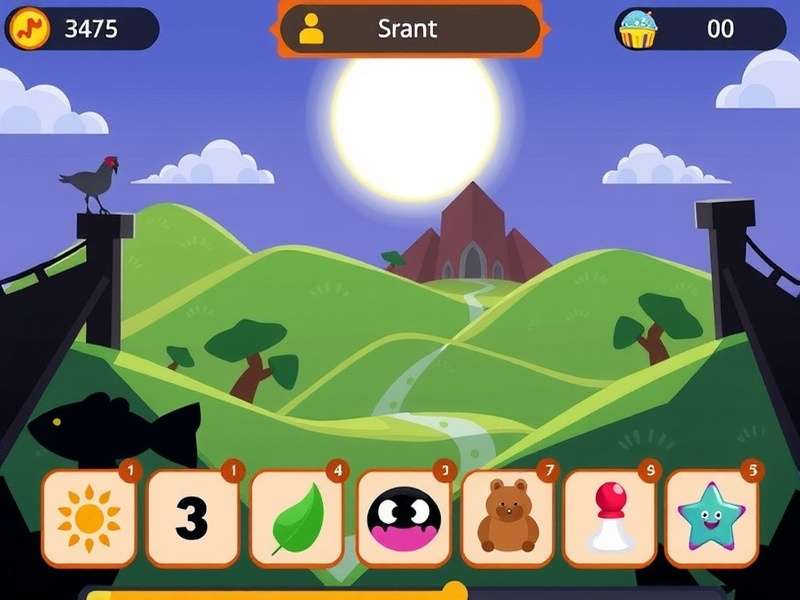The image size is (800, 600).
Task: Choose the number 3 card
Action: pyautogui.click(x=193, y=517)
